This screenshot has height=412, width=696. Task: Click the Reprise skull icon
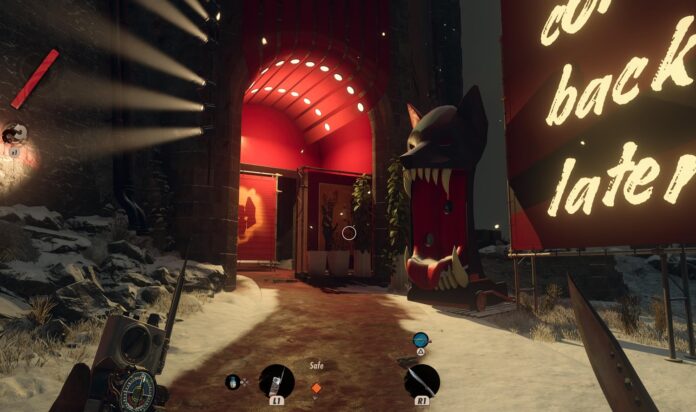14,133
